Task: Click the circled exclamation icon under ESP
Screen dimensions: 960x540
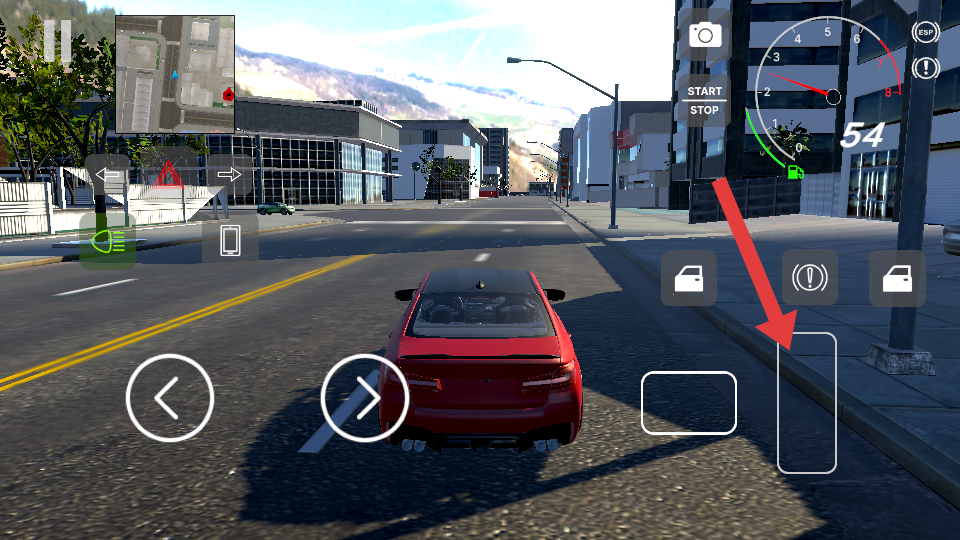Action: click(x=926, y=68)
